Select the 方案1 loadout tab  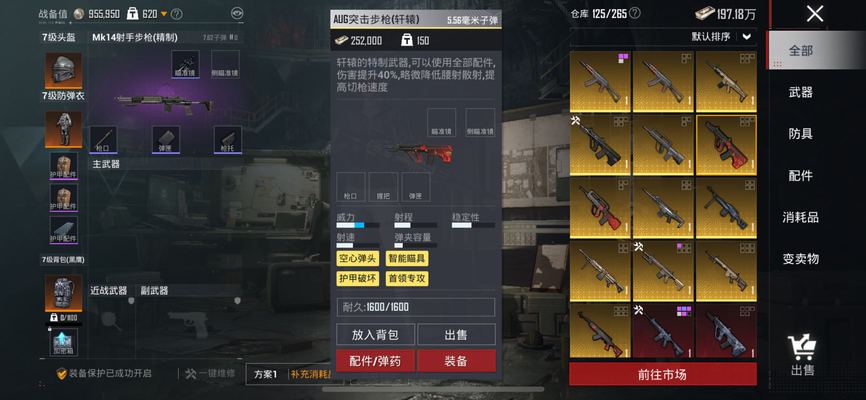coord(266,373)
